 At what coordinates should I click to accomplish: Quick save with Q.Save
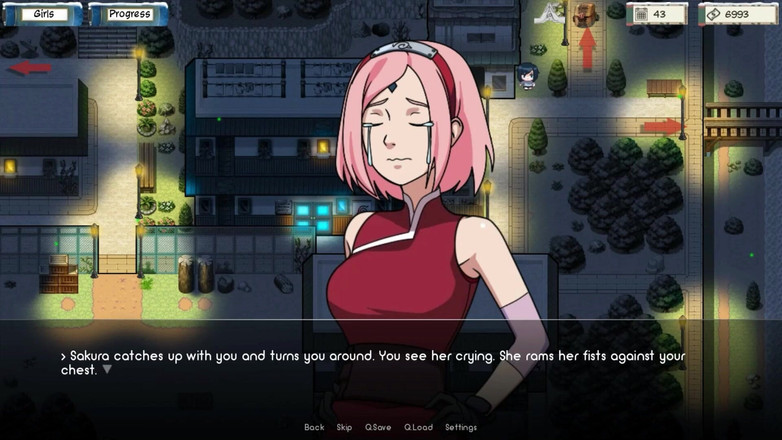(378, 428)
